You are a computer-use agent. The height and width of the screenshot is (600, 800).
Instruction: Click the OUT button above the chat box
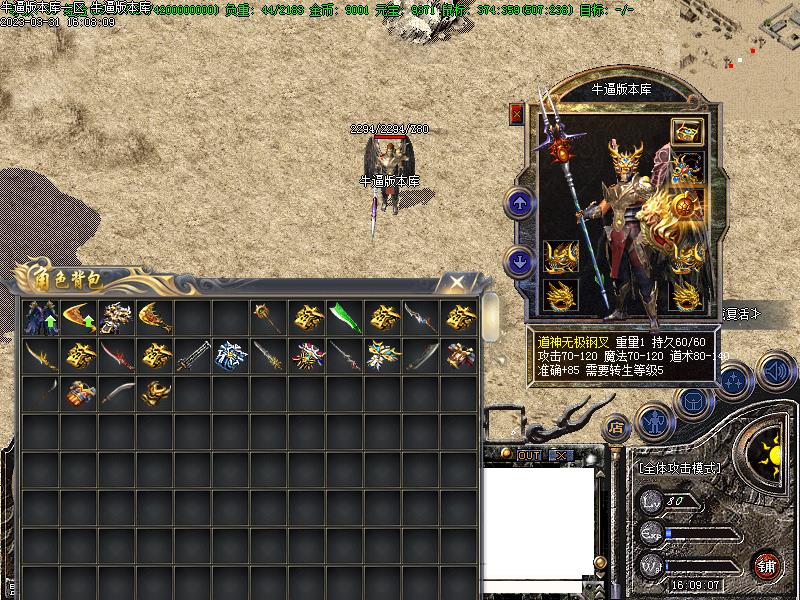[x=528, y=455]
